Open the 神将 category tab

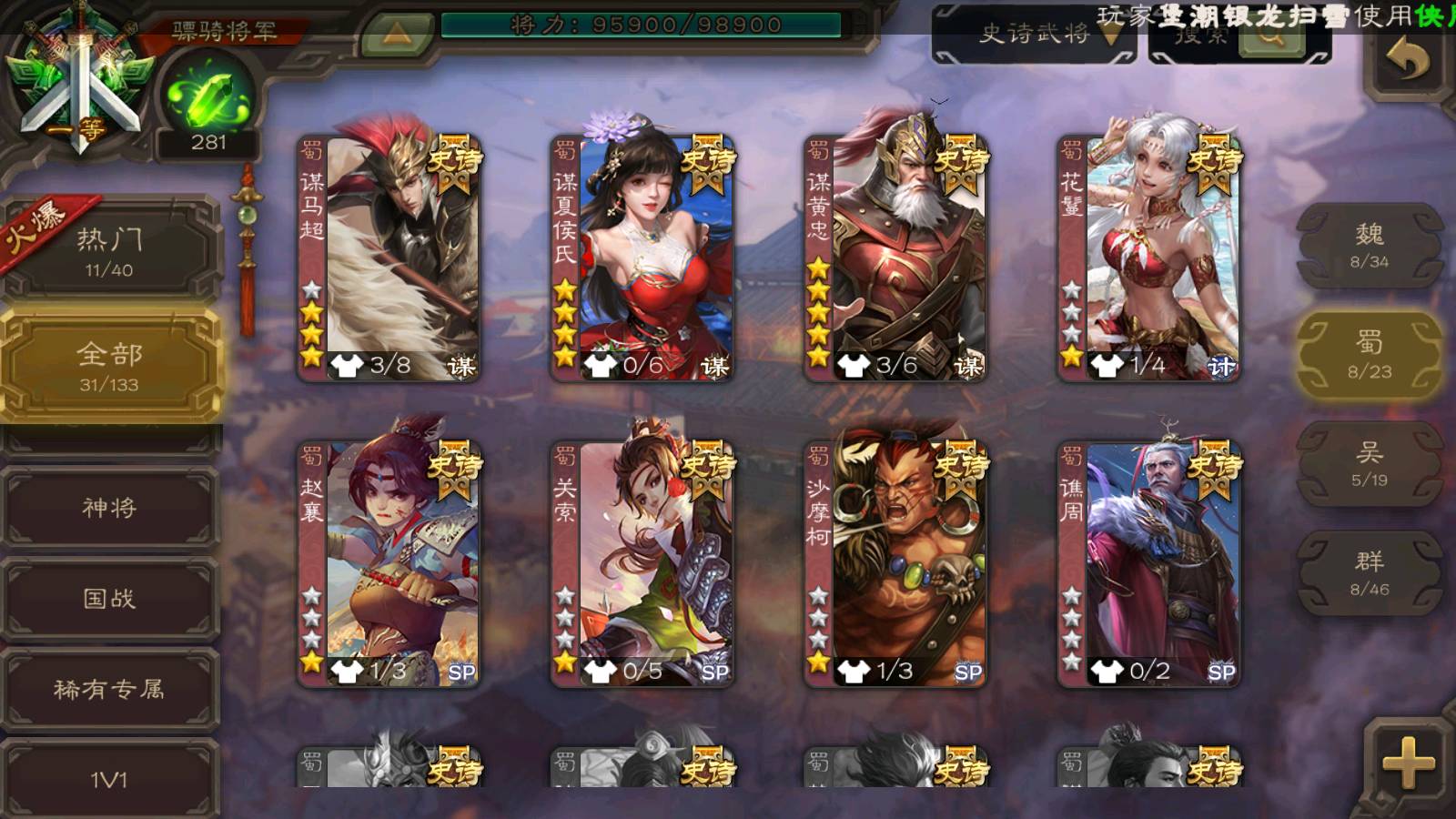click(x=109, y=508)
